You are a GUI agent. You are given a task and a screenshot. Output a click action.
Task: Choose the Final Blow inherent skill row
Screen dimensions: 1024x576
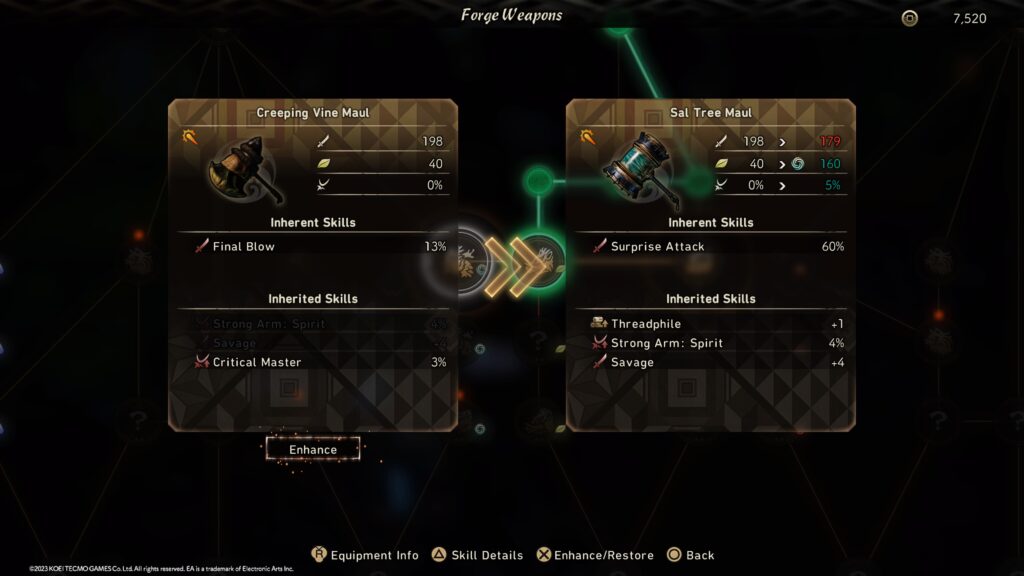[x=313, y=246]
